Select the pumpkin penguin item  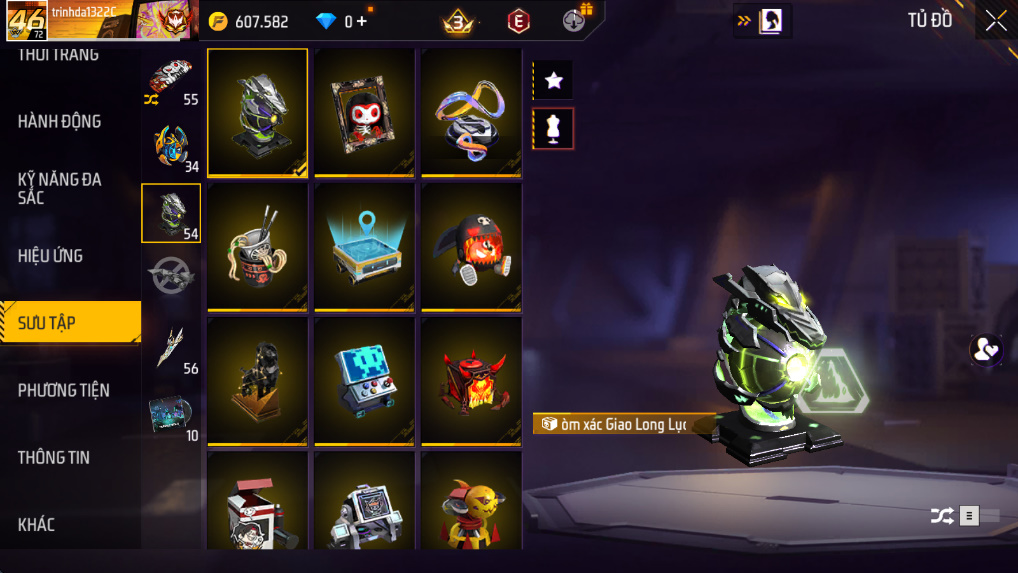tap(471, 246)
